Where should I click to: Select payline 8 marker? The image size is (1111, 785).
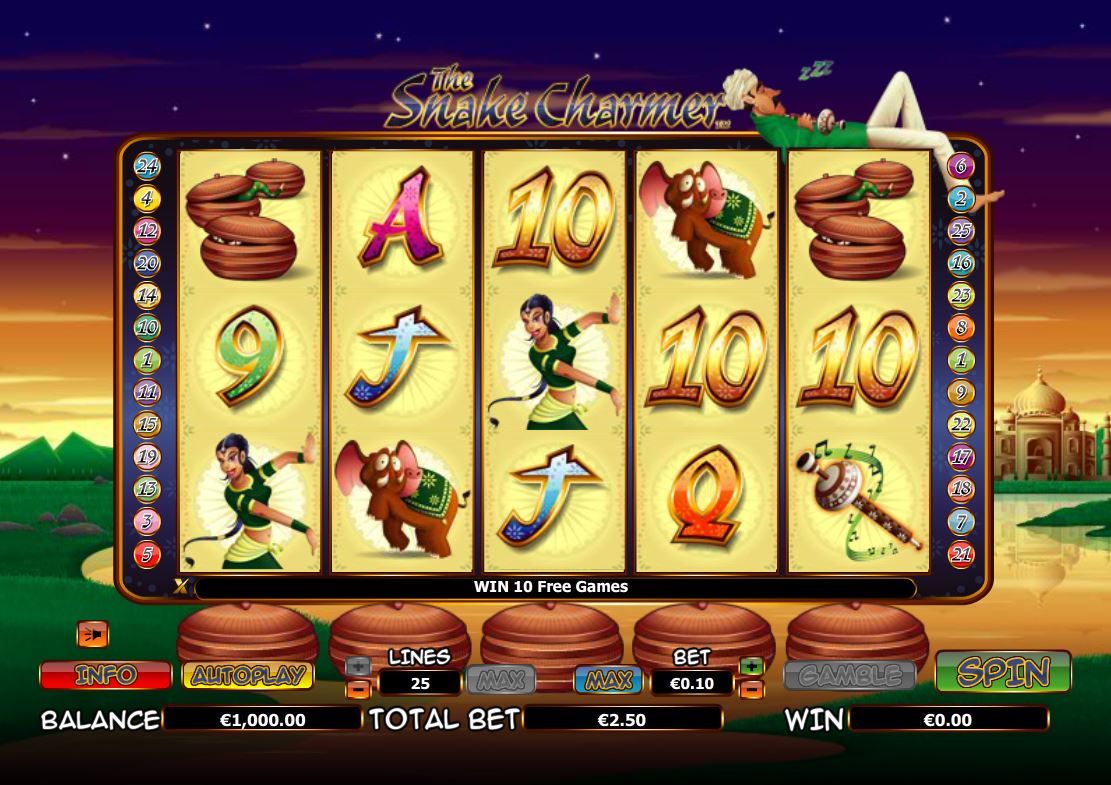pyautogui.click(x=961, y=328)
